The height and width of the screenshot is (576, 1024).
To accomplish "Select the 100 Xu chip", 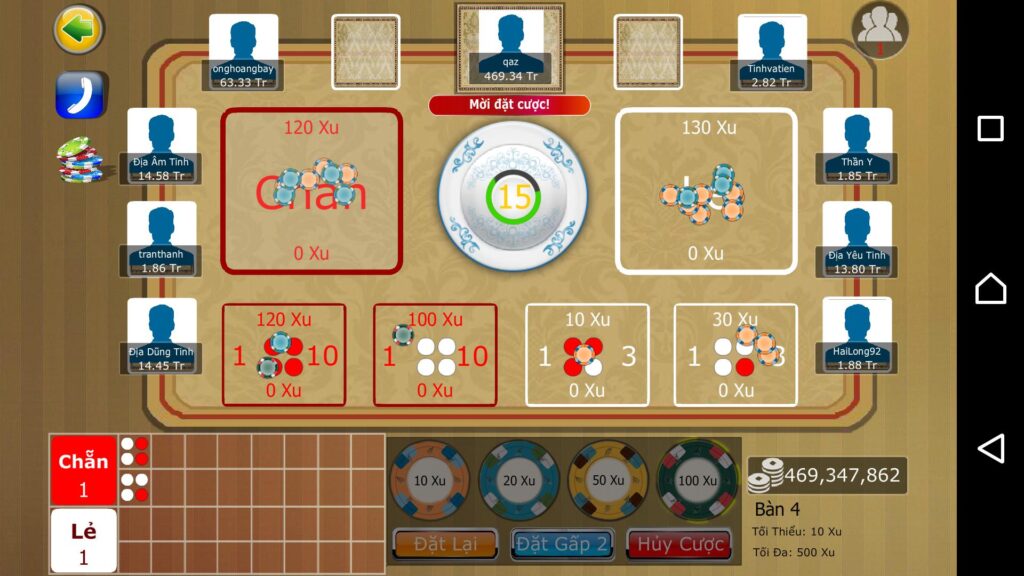I will point(696,480).
